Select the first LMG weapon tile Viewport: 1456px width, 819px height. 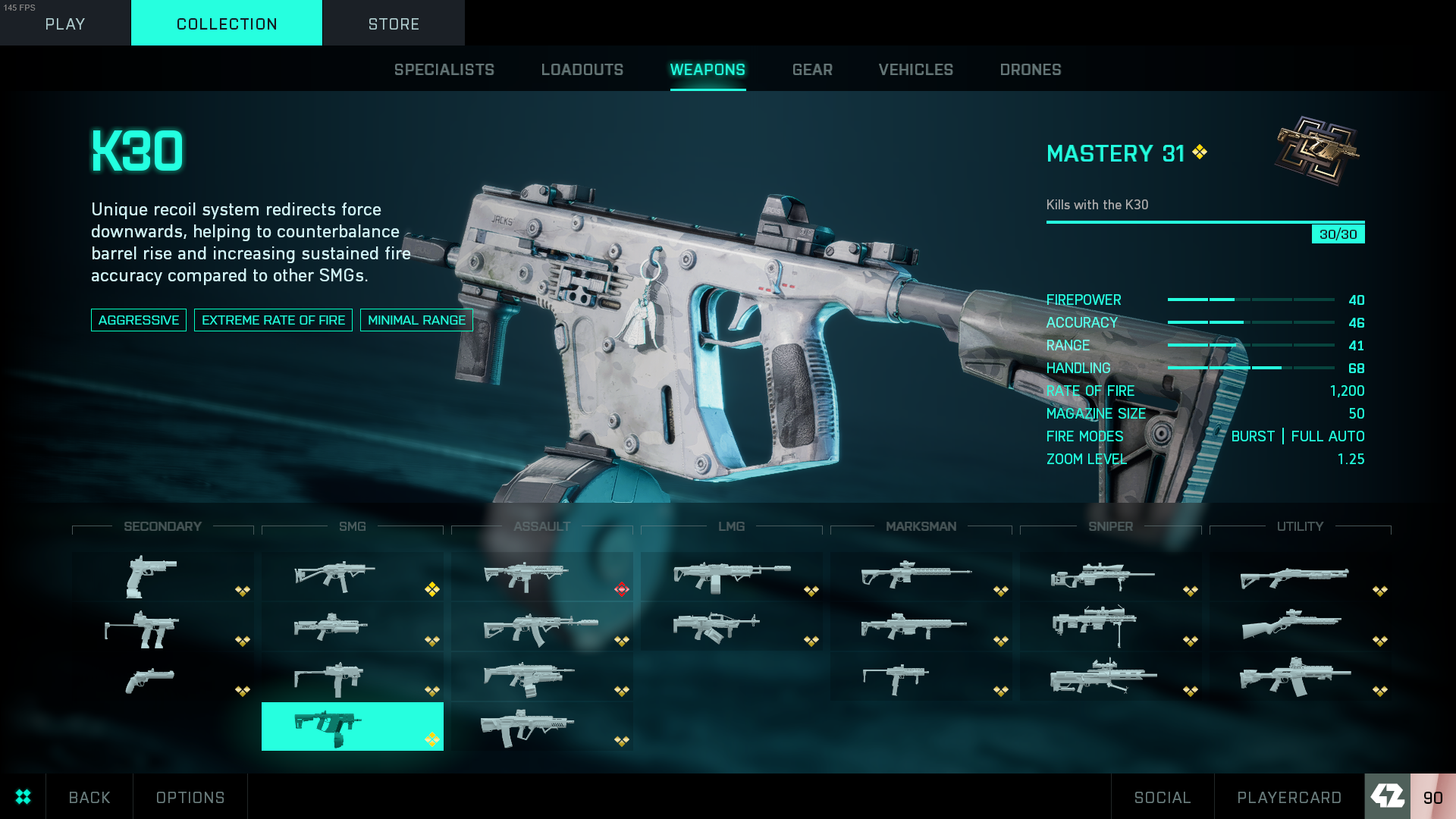click(x=731, y=578)
